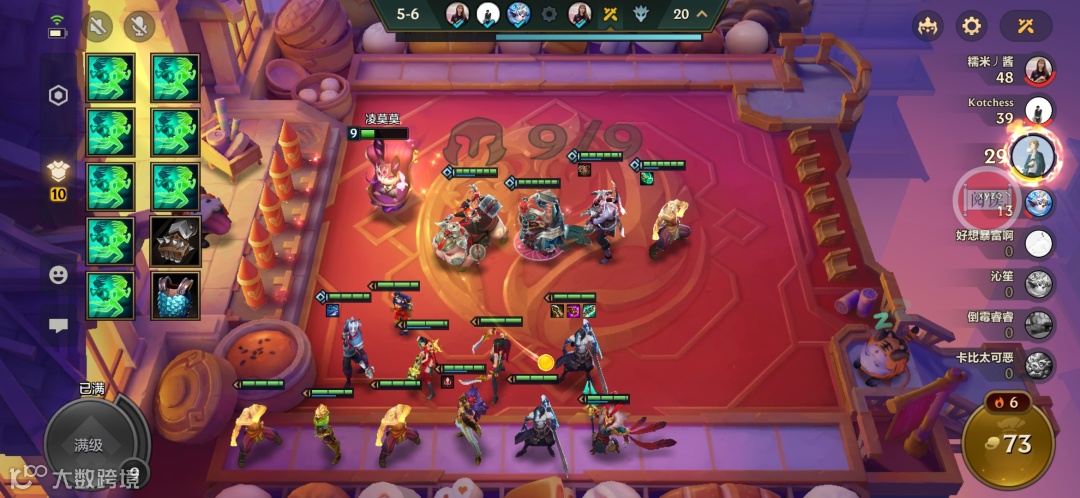The image size is (1080, 498).
Task: View player 好想暴富啊's board
Action: point(1039,243)
